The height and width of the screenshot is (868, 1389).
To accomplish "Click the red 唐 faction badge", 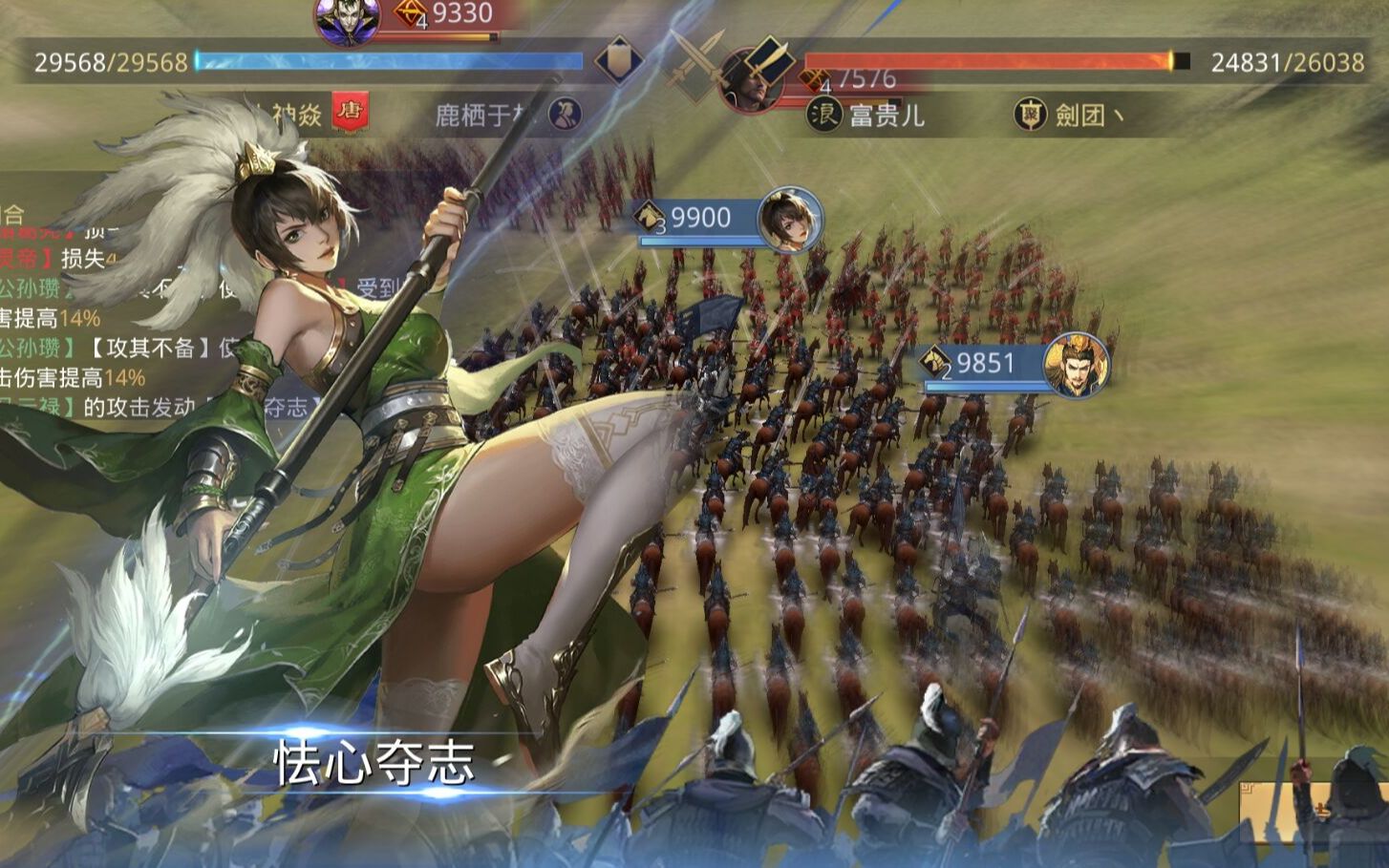I will pos(349,113).
